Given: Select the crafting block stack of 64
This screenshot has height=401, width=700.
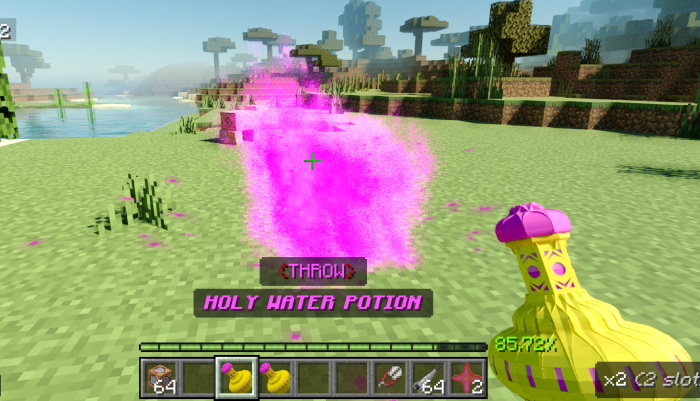Looking at the screenshot, I should tap(160, 378).
